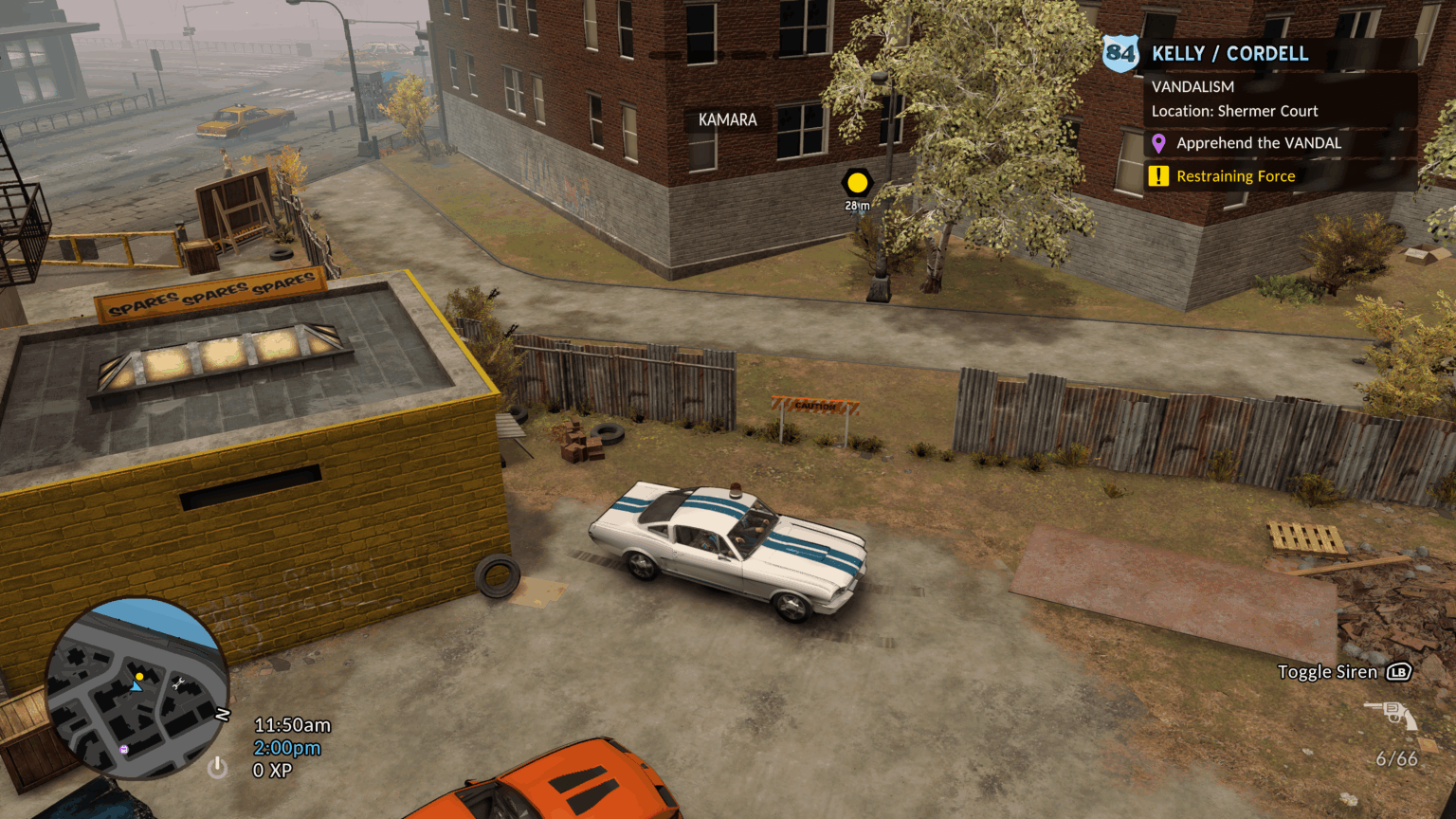
Task: Open the Apprehend the VANDAL objective entry
Action: [x=1259, y=143]
